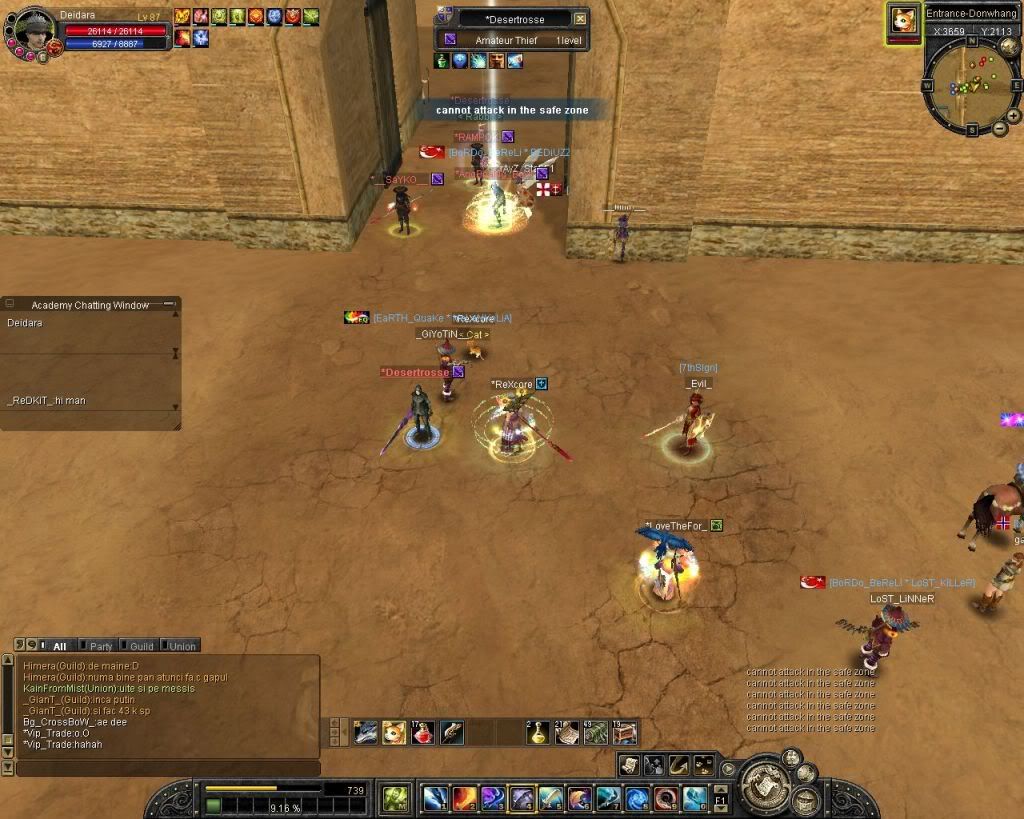Image resolution: width=1024 pixels, height=819 pixels.
Task: Click the green M character icon
Action: [x=395, y=798]
